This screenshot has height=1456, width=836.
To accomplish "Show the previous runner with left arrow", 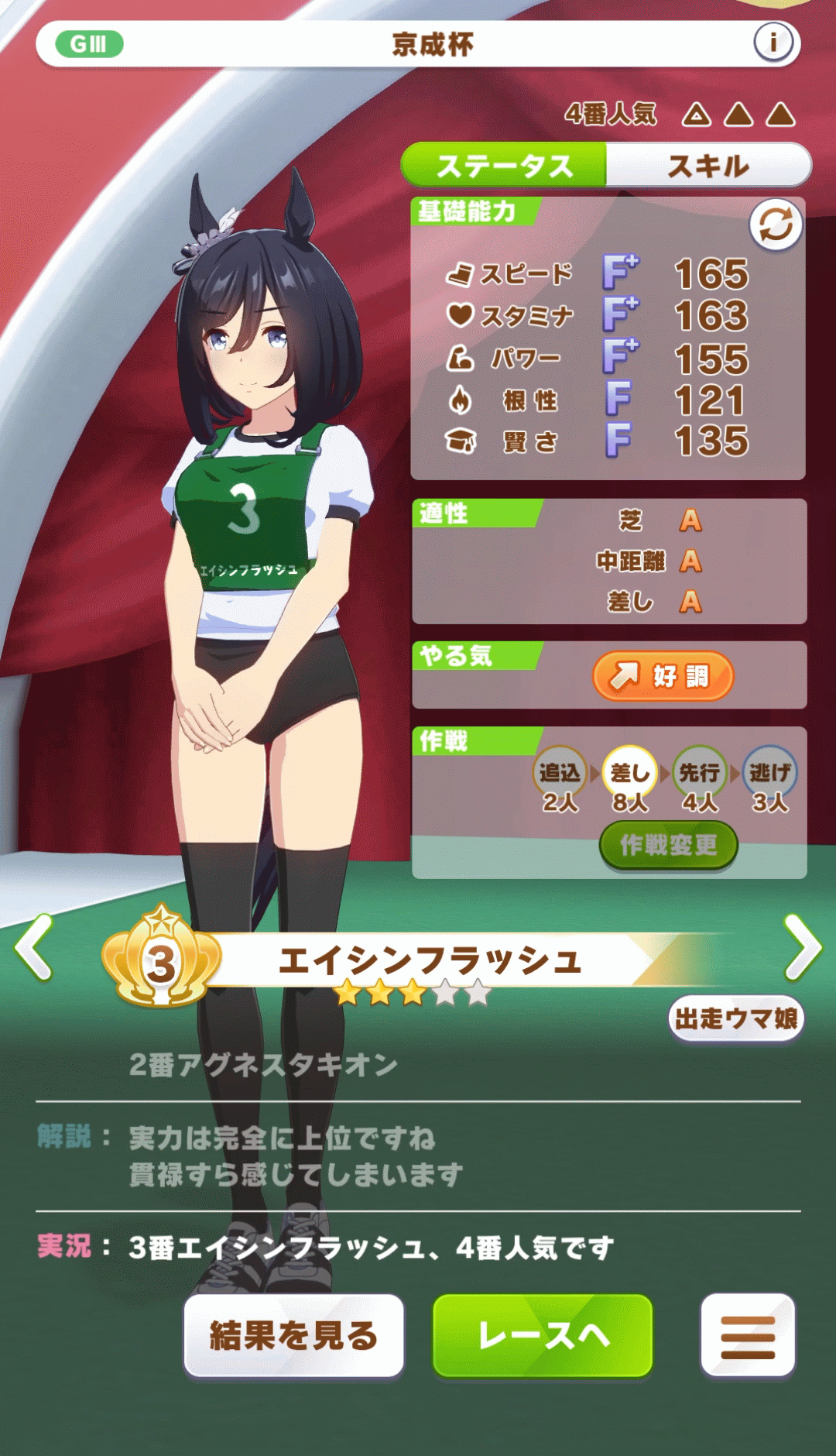I will click(35, 947).
